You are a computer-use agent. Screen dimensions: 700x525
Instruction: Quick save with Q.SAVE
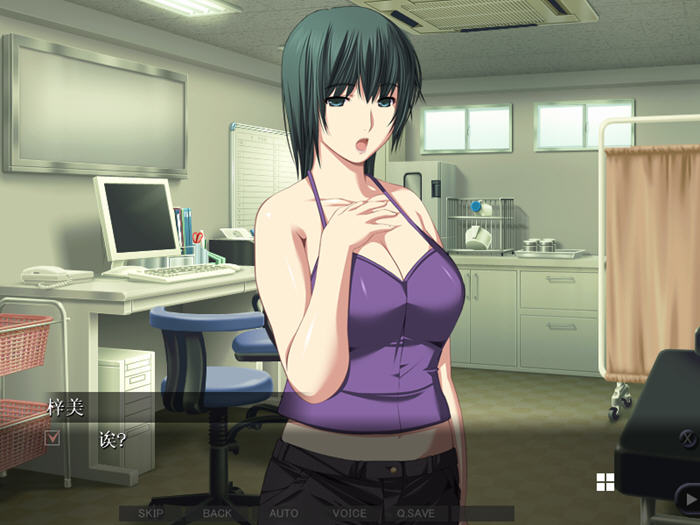(415, 514)
